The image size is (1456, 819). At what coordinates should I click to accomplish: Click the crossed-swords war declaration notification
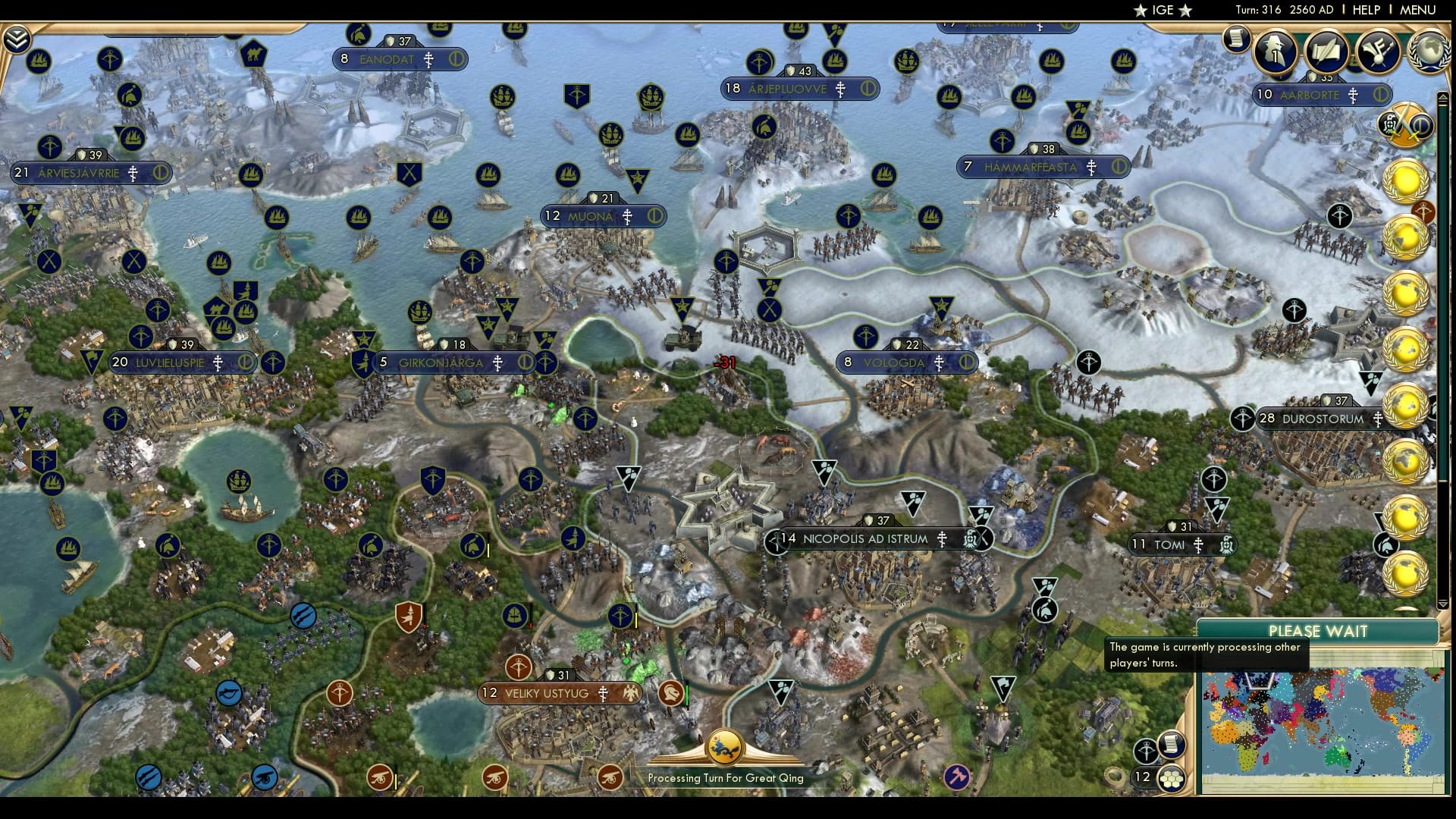coord(1404,123)
